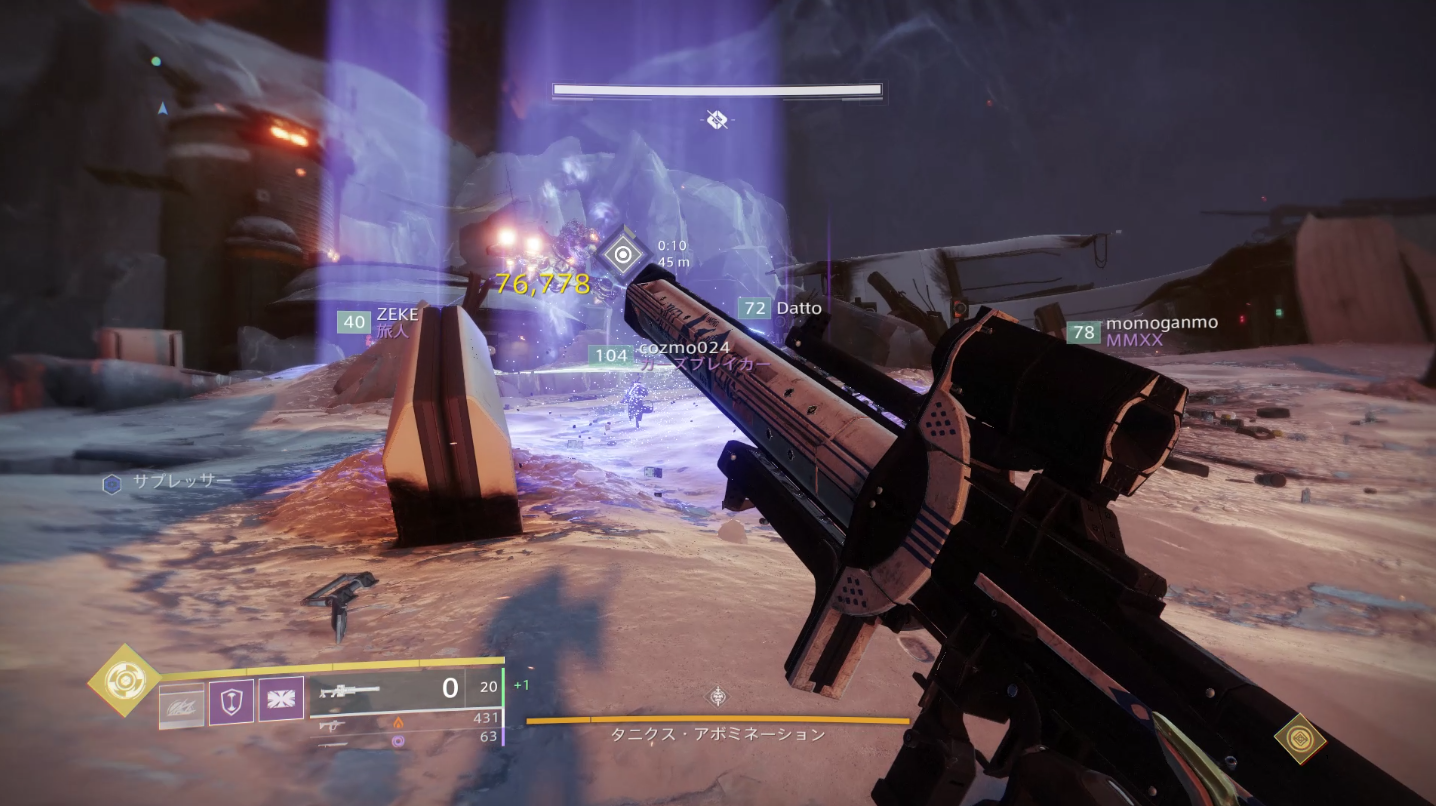Click the objective waypoint diamond marker
This screenshot has width=1436, height=806.
(623, 255)
